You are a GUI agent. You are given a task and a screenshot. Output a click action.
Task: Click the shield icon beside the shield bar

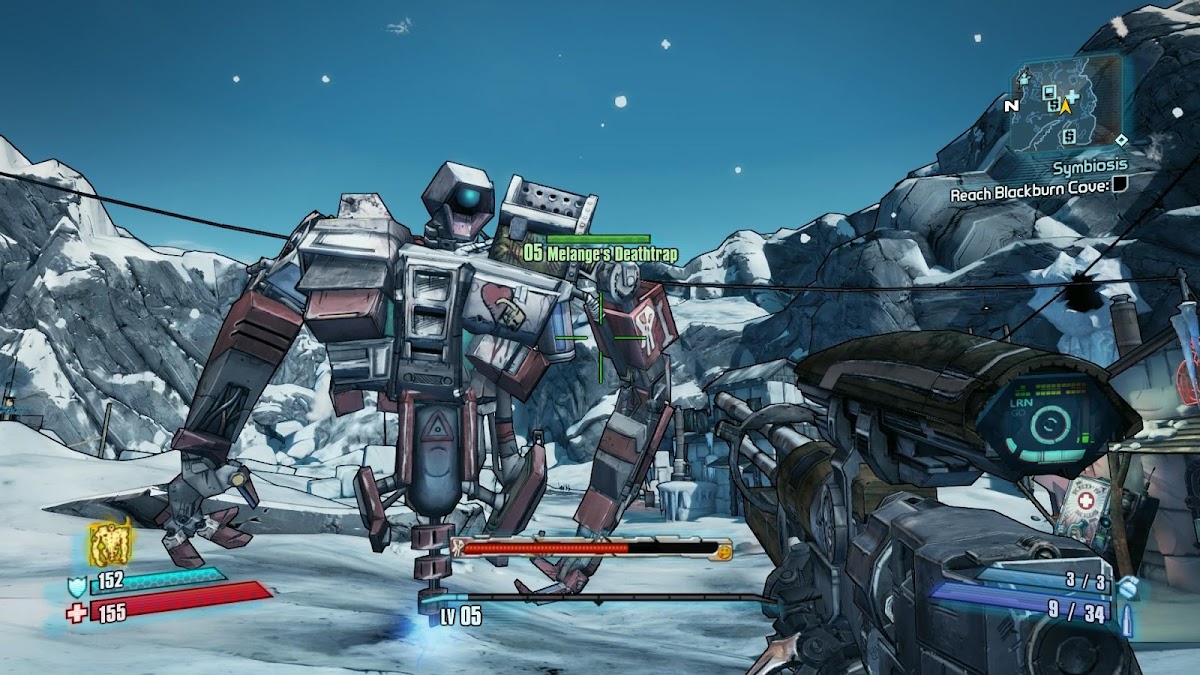77,586
